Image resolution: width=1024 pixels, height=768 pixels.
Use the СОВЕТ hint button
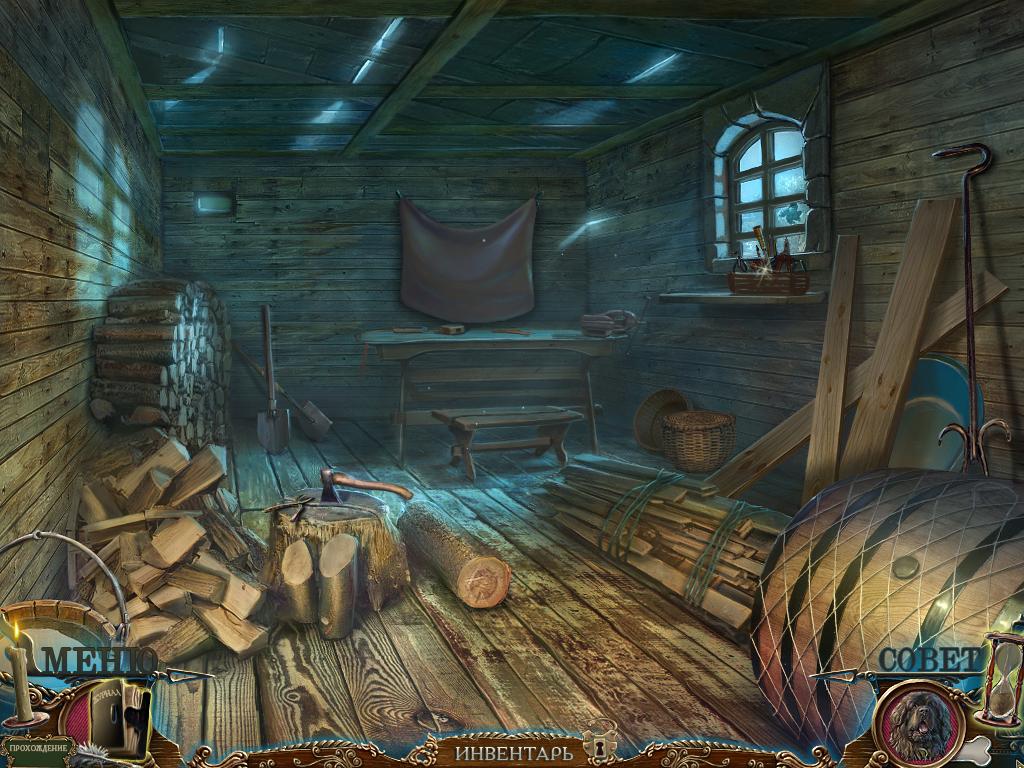(930, 660)
